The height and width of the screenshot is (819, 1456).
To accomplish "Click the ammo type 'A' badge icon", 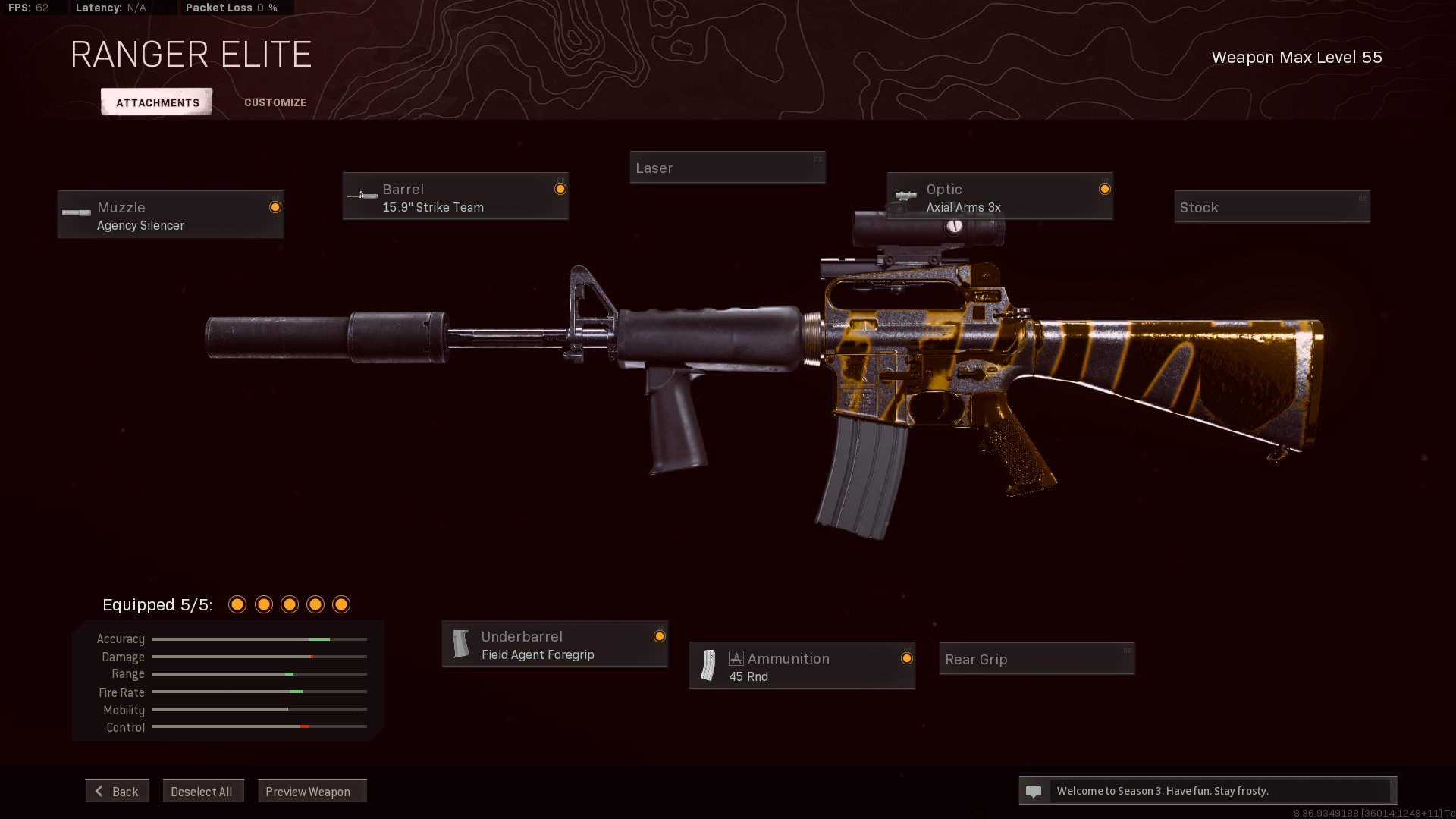I will [735, 657].
